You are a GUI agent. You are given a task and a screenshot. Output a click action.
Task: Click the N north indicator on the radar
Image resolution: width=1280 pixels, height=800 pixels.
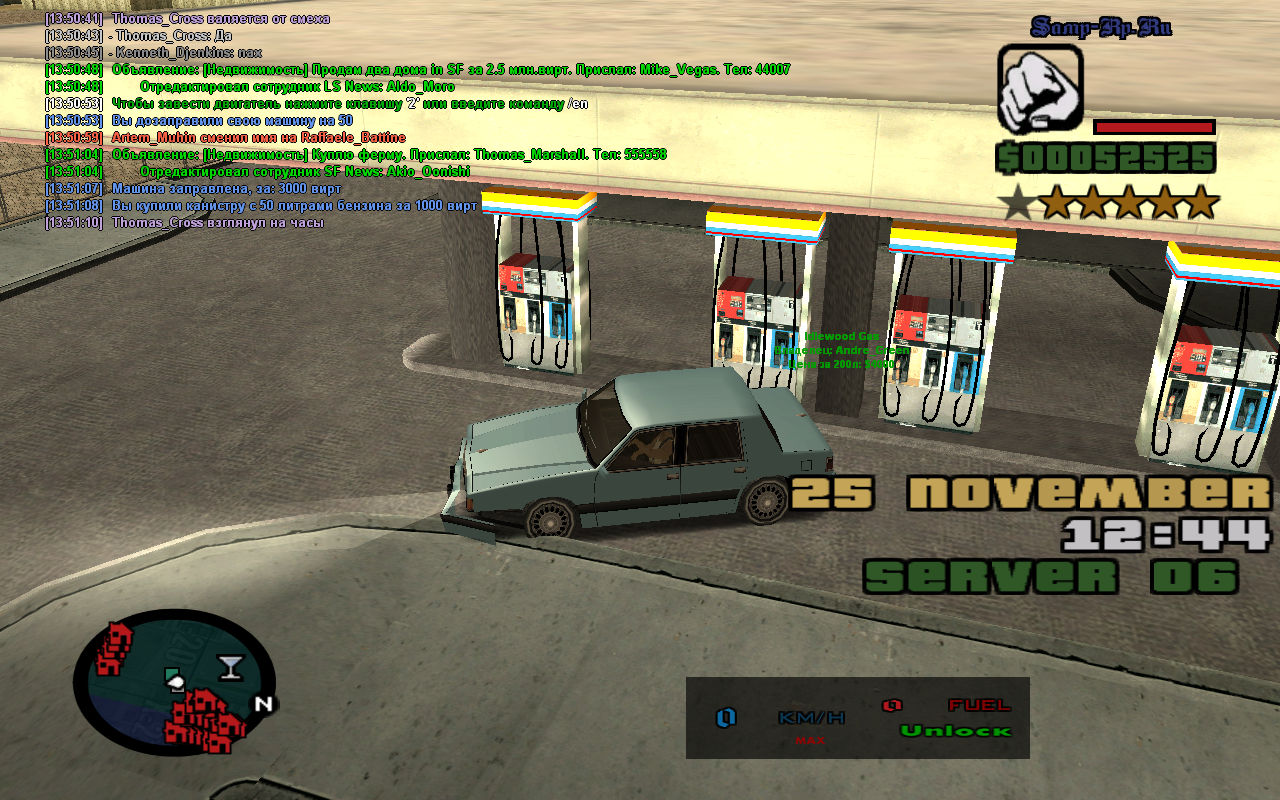point(263,704)
